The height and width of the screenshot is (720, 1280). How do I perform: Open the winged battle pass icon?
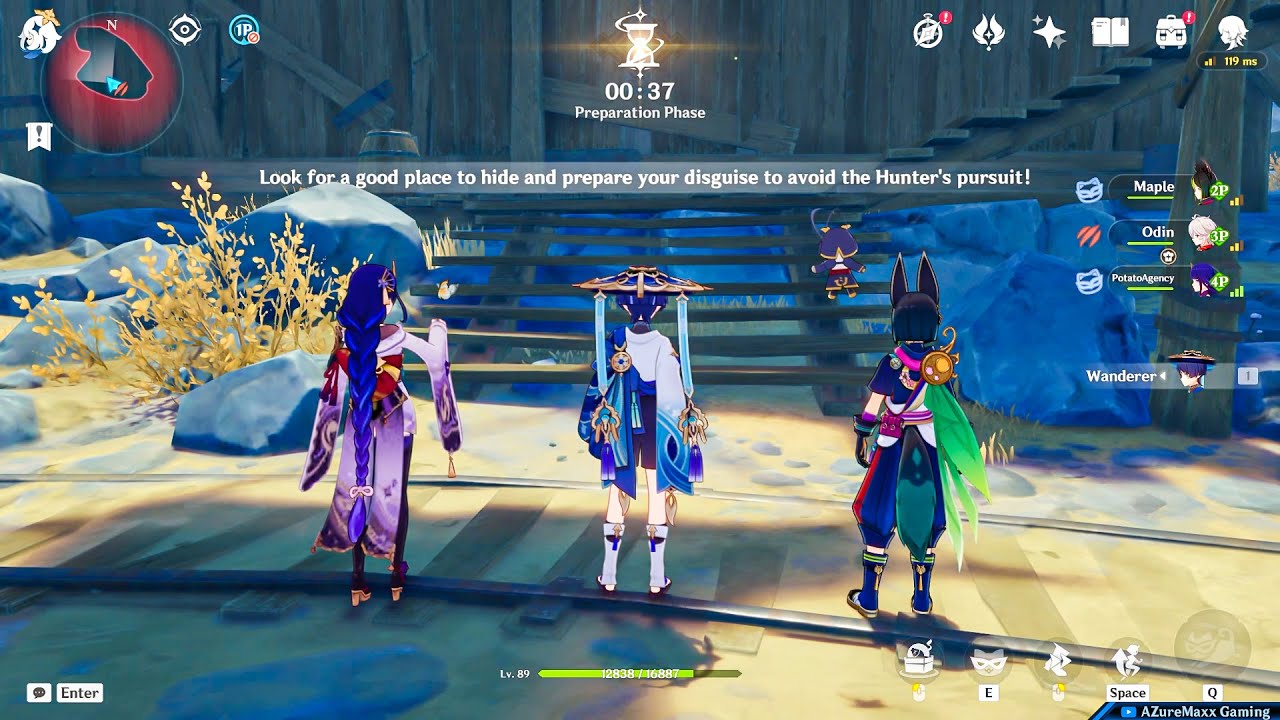988,32
